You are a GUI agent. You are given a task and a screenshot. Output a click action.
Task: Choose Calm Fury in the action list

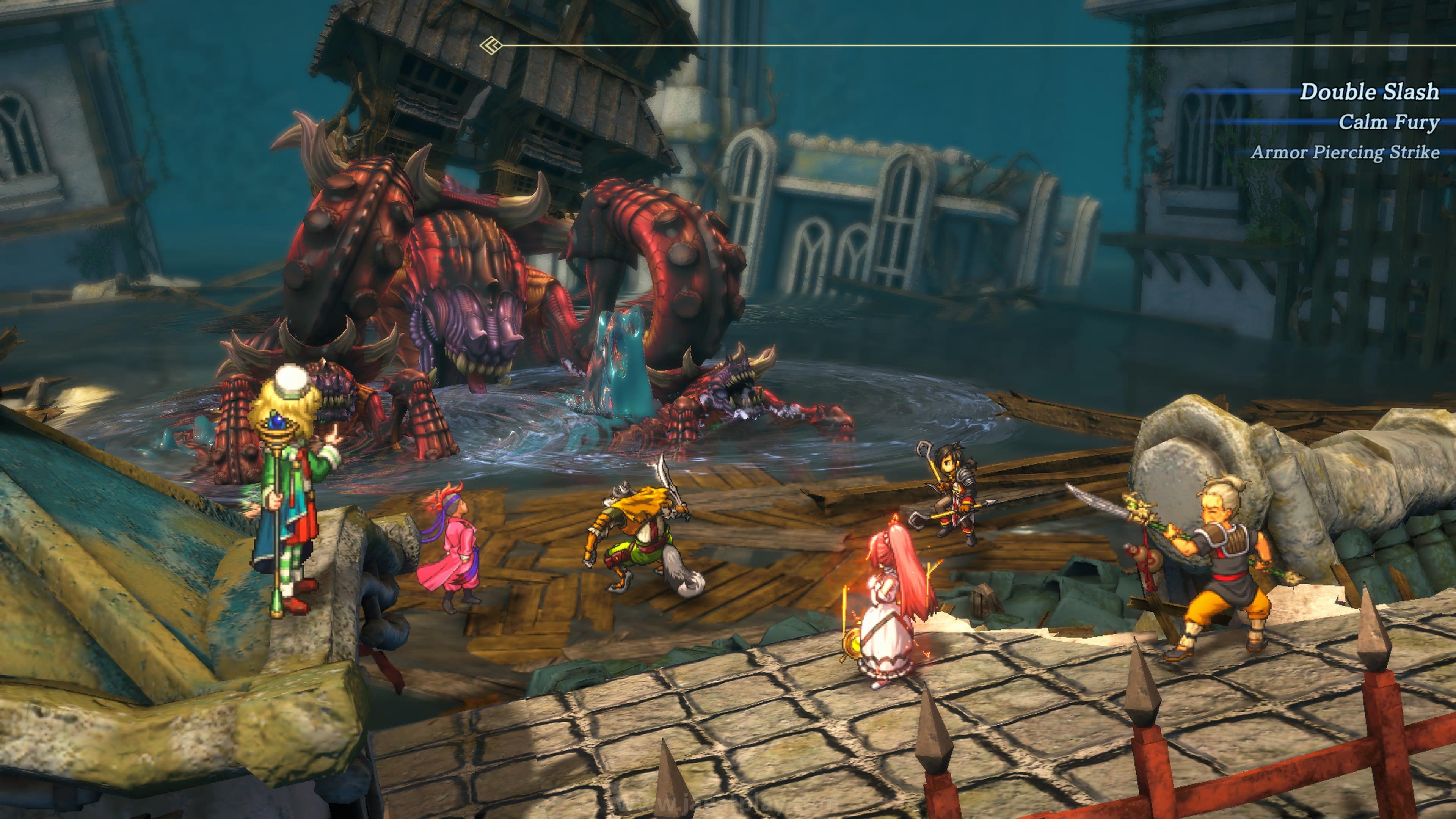click(1388, 122)
